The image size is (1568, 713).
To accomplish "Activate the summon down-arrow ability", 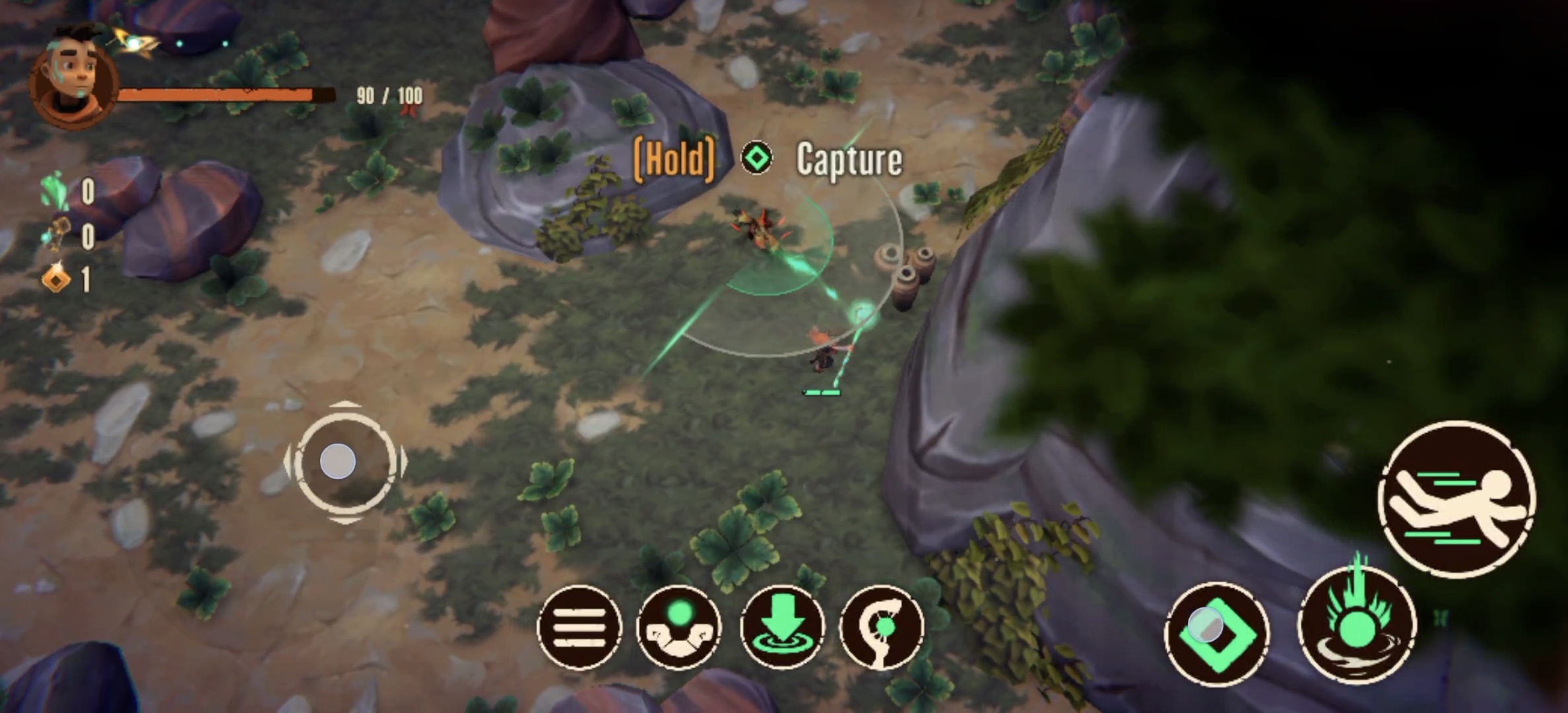I will coord(781,626).
